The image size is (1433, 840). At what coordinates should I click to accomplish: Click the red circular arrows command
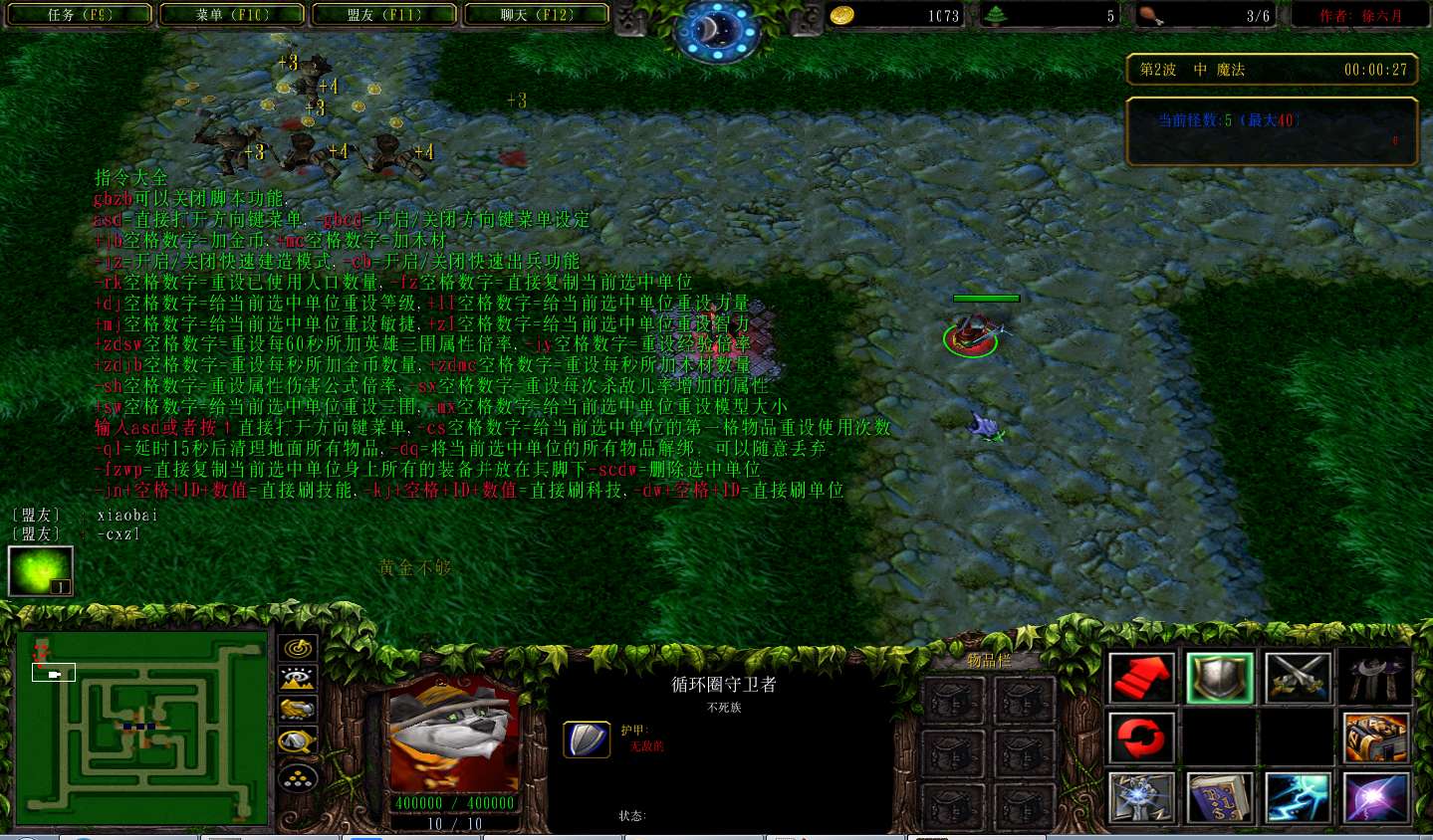pos(1141,738)
